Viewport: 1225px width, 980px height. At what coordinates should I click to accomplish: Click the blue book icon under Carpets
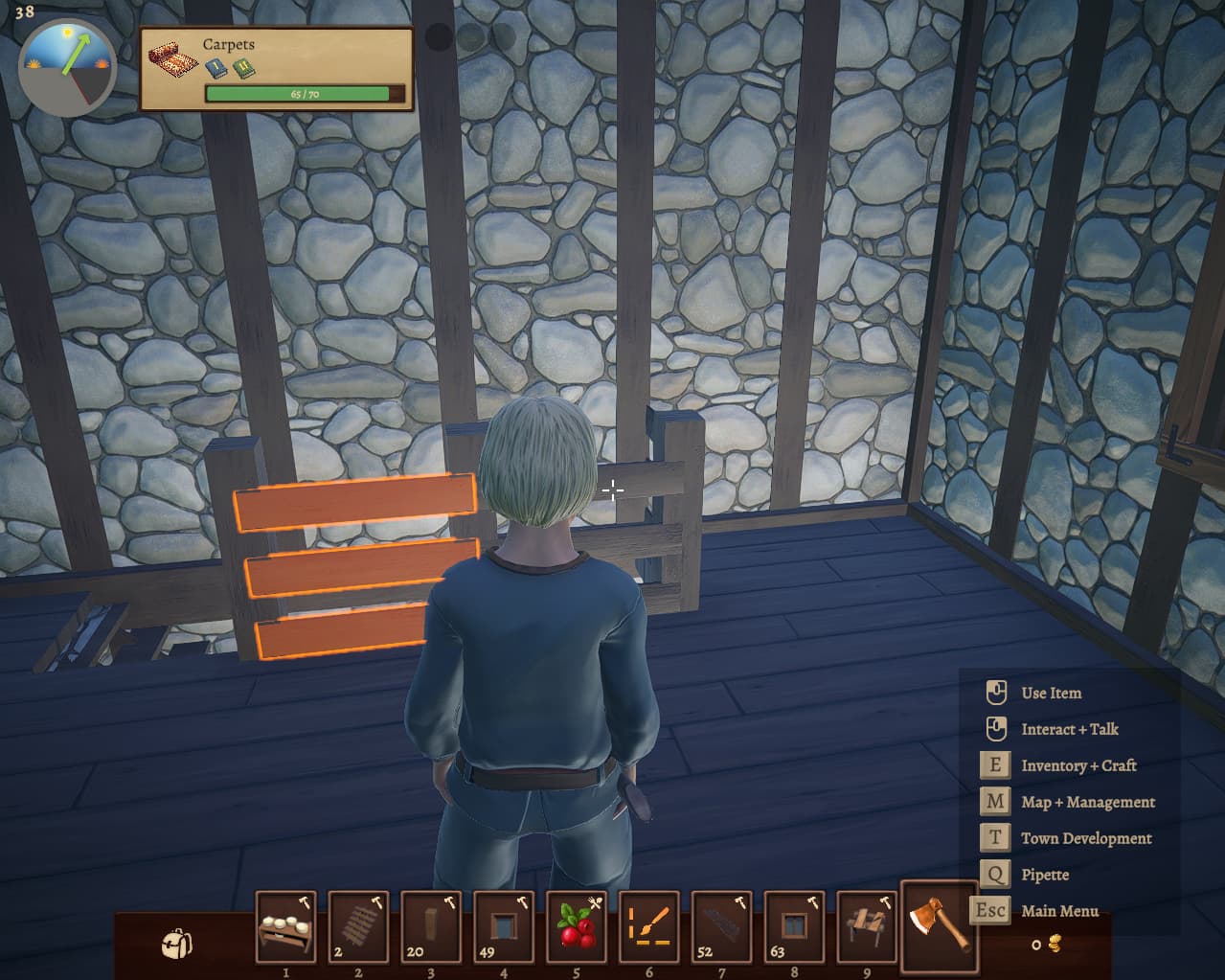pos(216,69)
